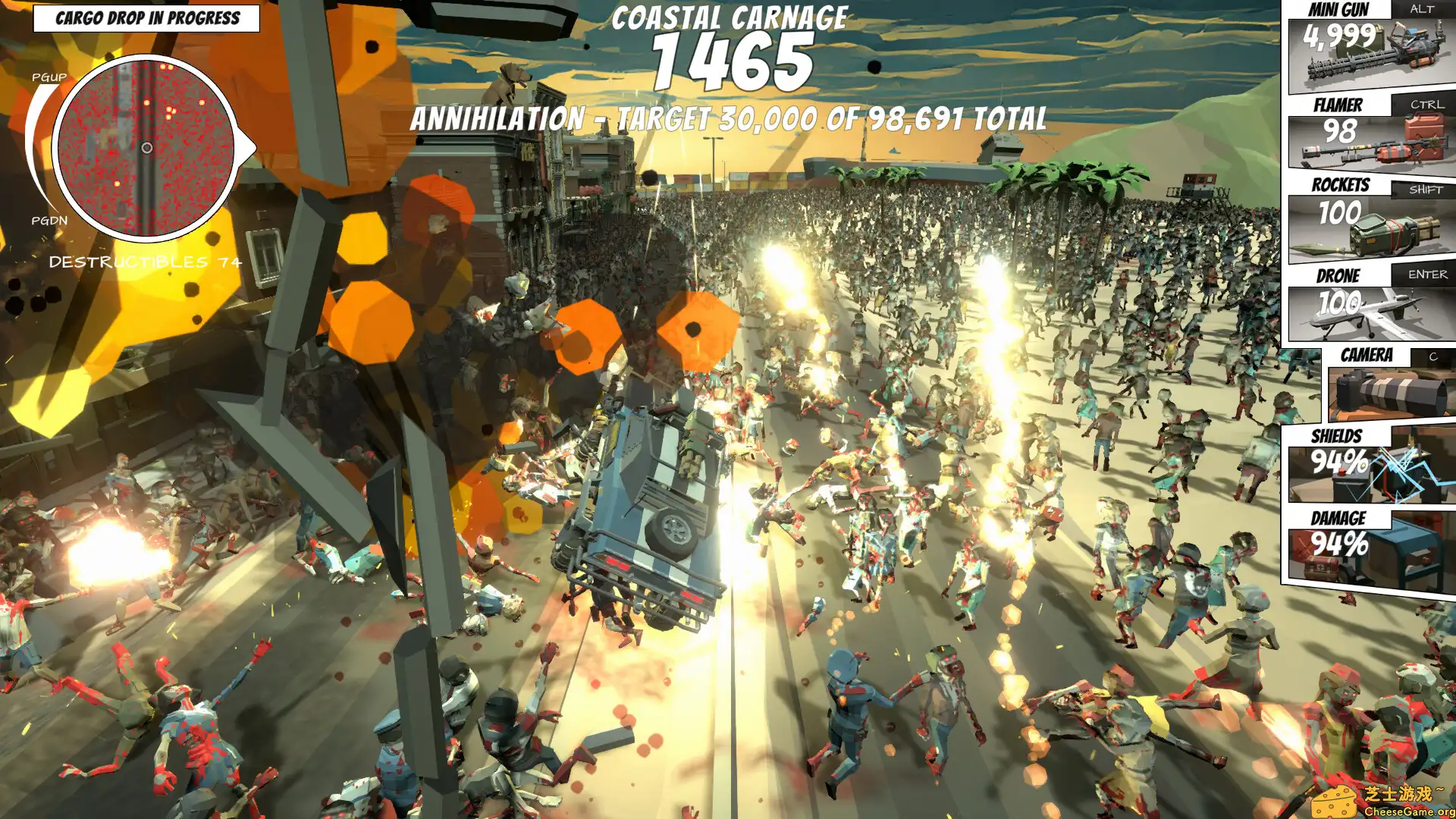Click the Coastal Carnage title header
The image size is (1456, 819).
click(x=731, y=17)
